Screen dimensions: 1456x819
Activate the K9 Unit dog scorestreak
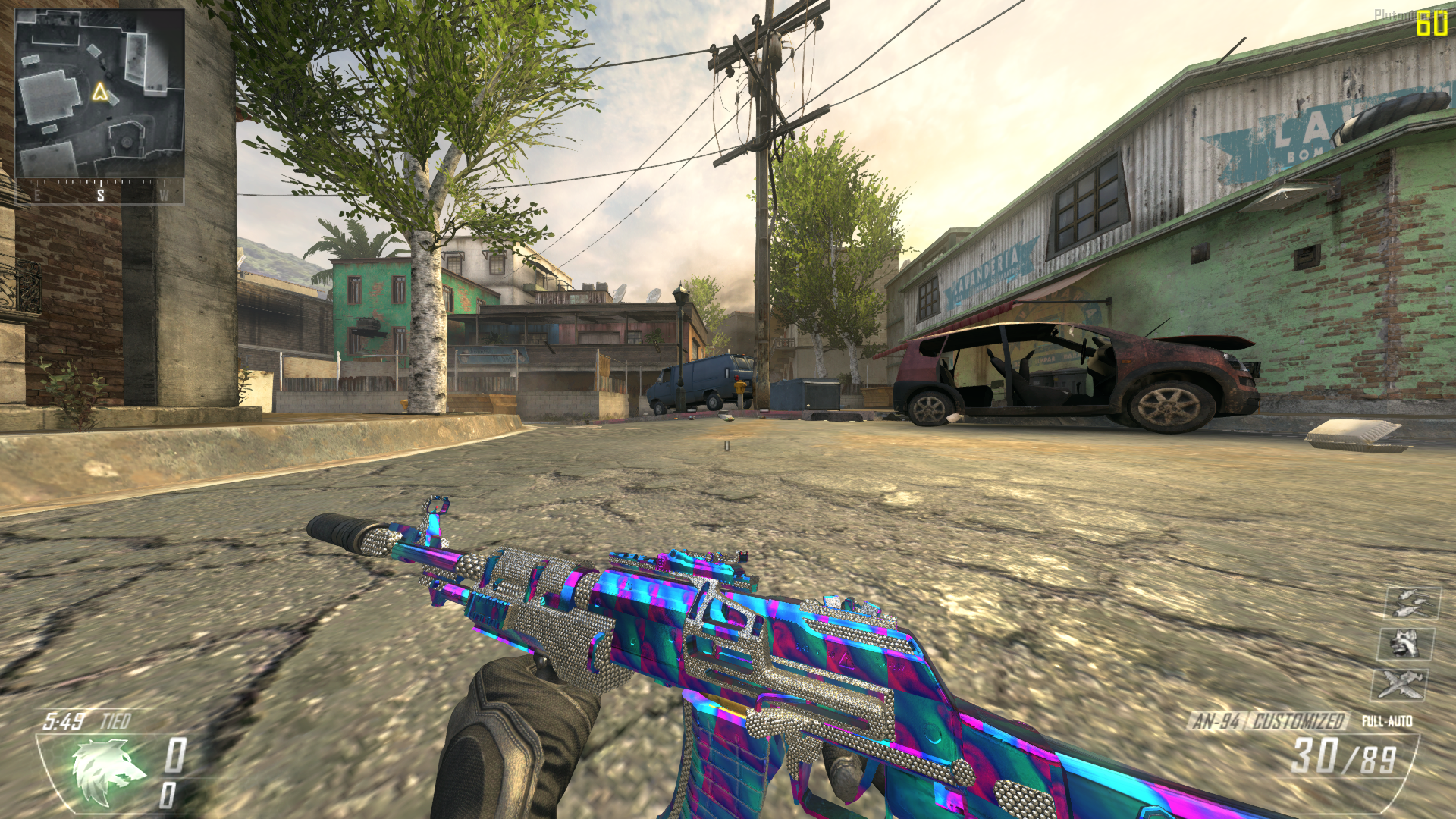1405,645
